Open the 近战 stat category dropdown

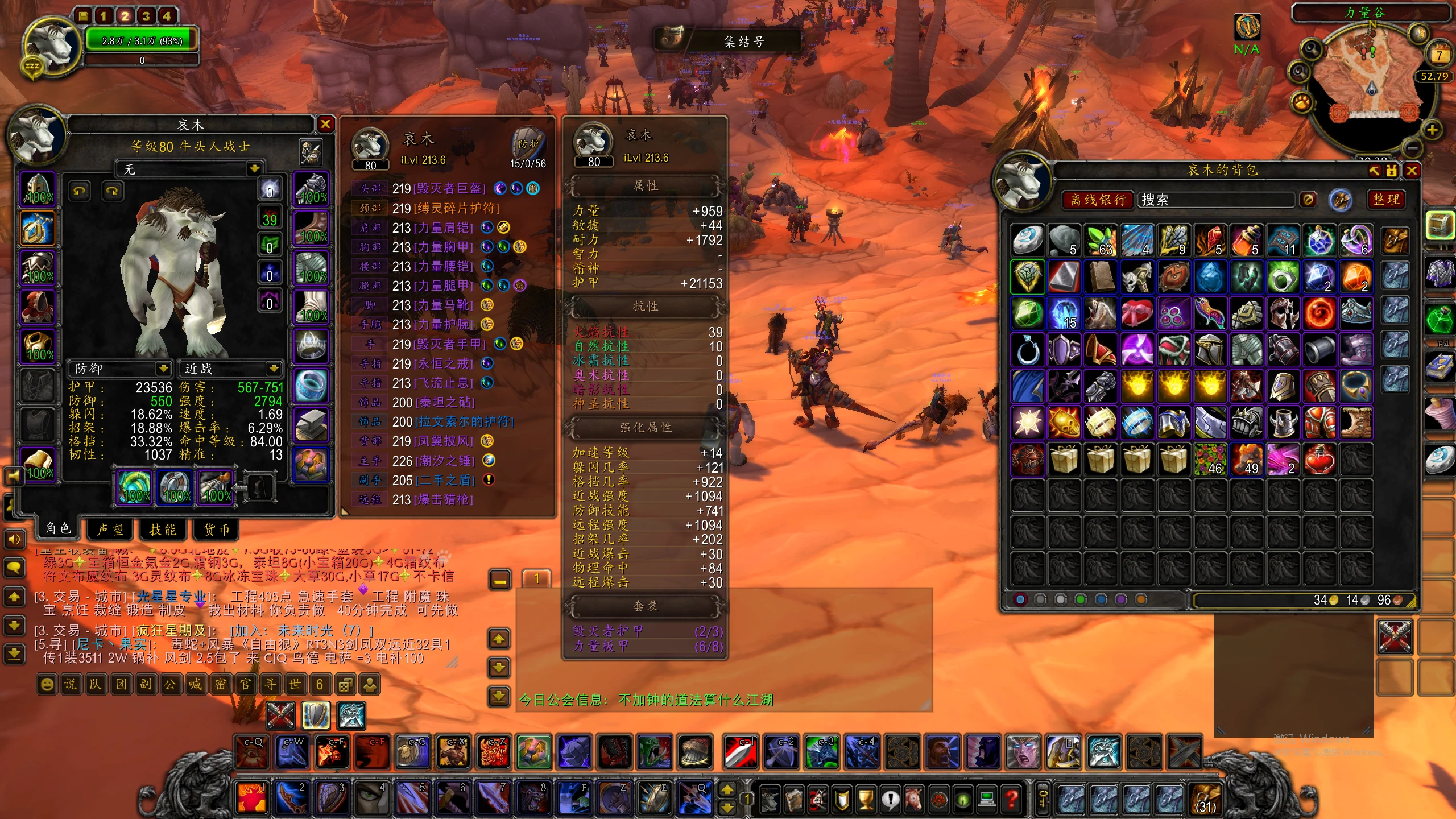click(x=274, y=369)
